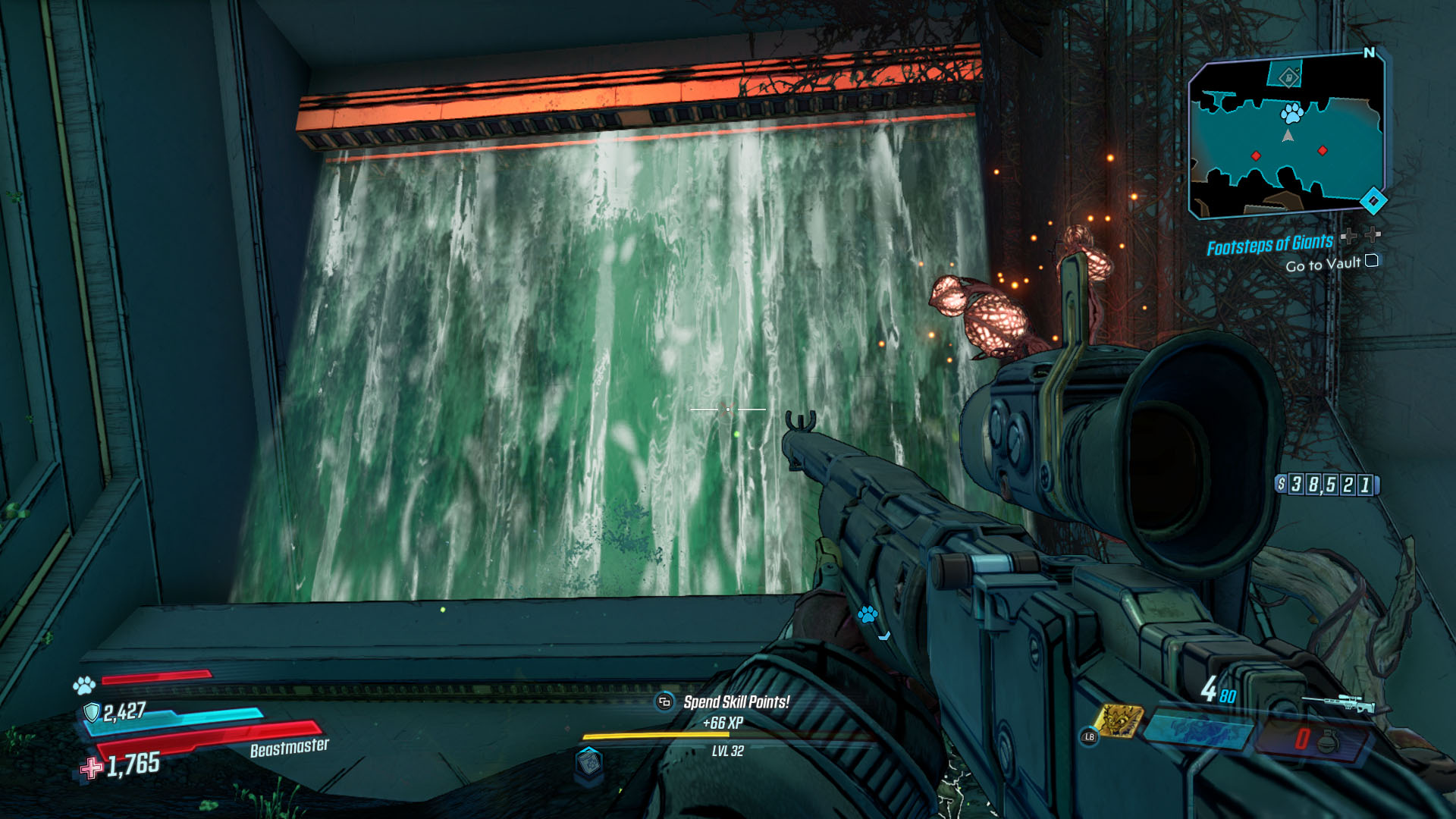Select the grenade slot icon
This screenshot has width=1456, height=819.
click(x=1327, y=739)
